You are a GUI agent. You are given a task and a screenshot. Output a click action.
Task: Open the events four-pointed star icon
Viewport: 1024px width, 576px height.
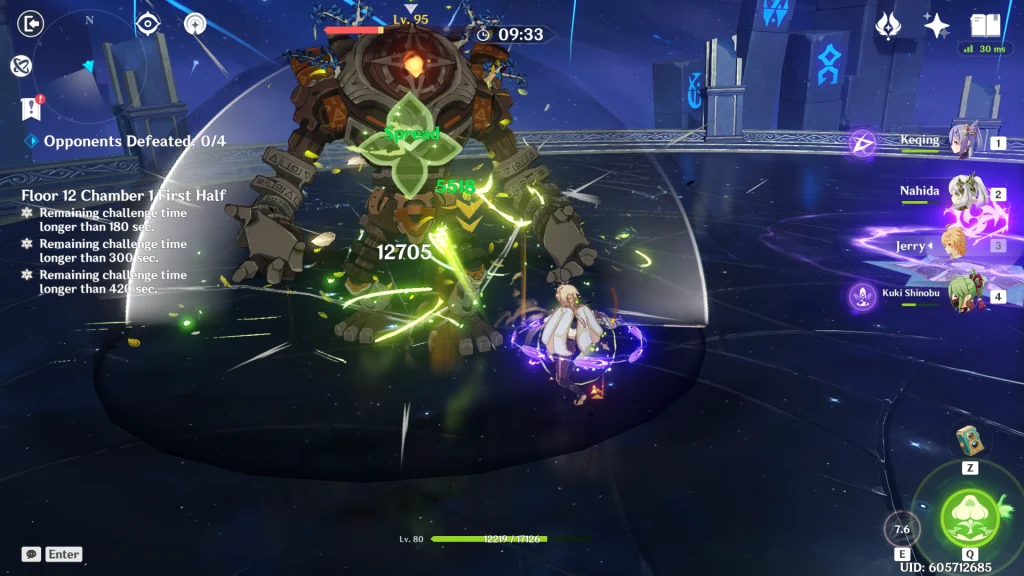[x=937, y=26]
